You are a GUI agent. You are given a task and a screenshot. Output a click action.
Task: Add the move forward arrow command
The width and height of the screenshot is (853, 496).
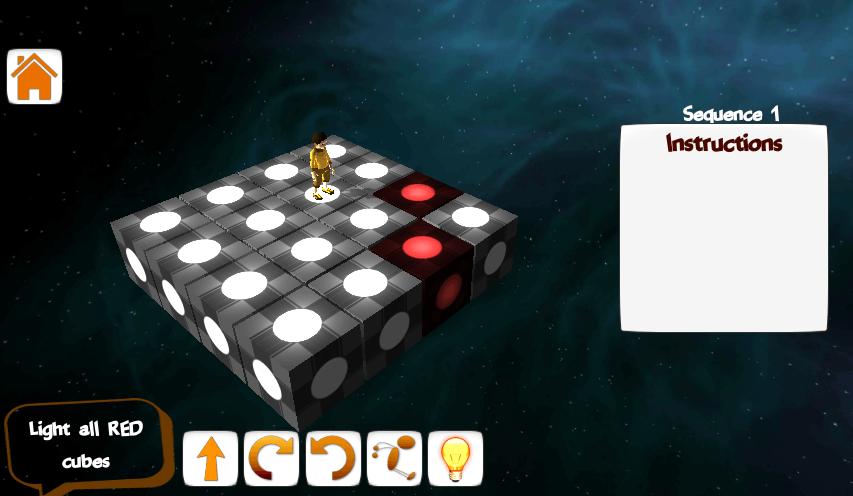(211, 459)
